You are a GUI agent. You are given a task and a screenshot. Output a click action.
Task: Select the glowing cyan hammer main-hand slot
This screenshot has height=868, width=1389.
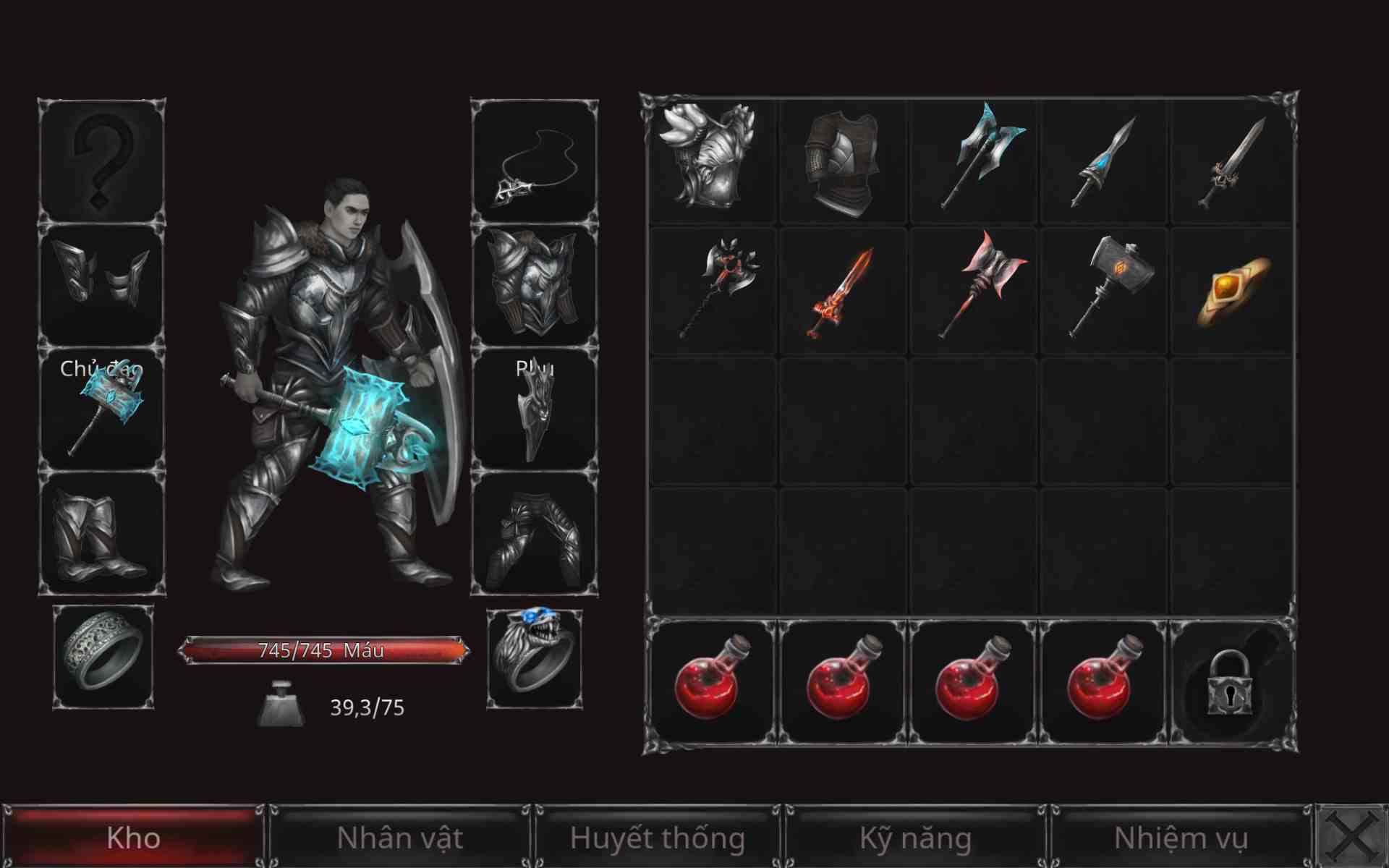pos(101,409)
